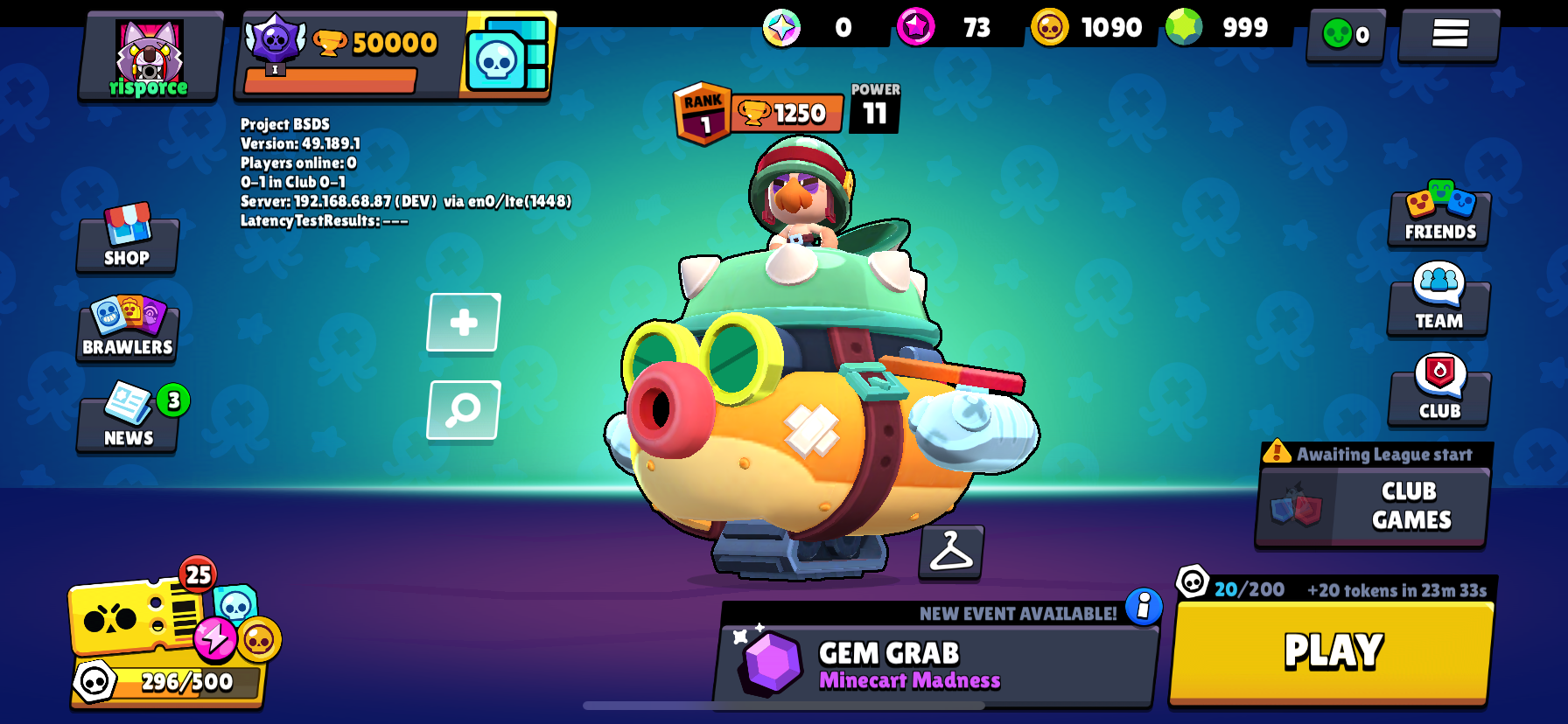Open the hamburger settings menu

click(x=1448, y=32)
